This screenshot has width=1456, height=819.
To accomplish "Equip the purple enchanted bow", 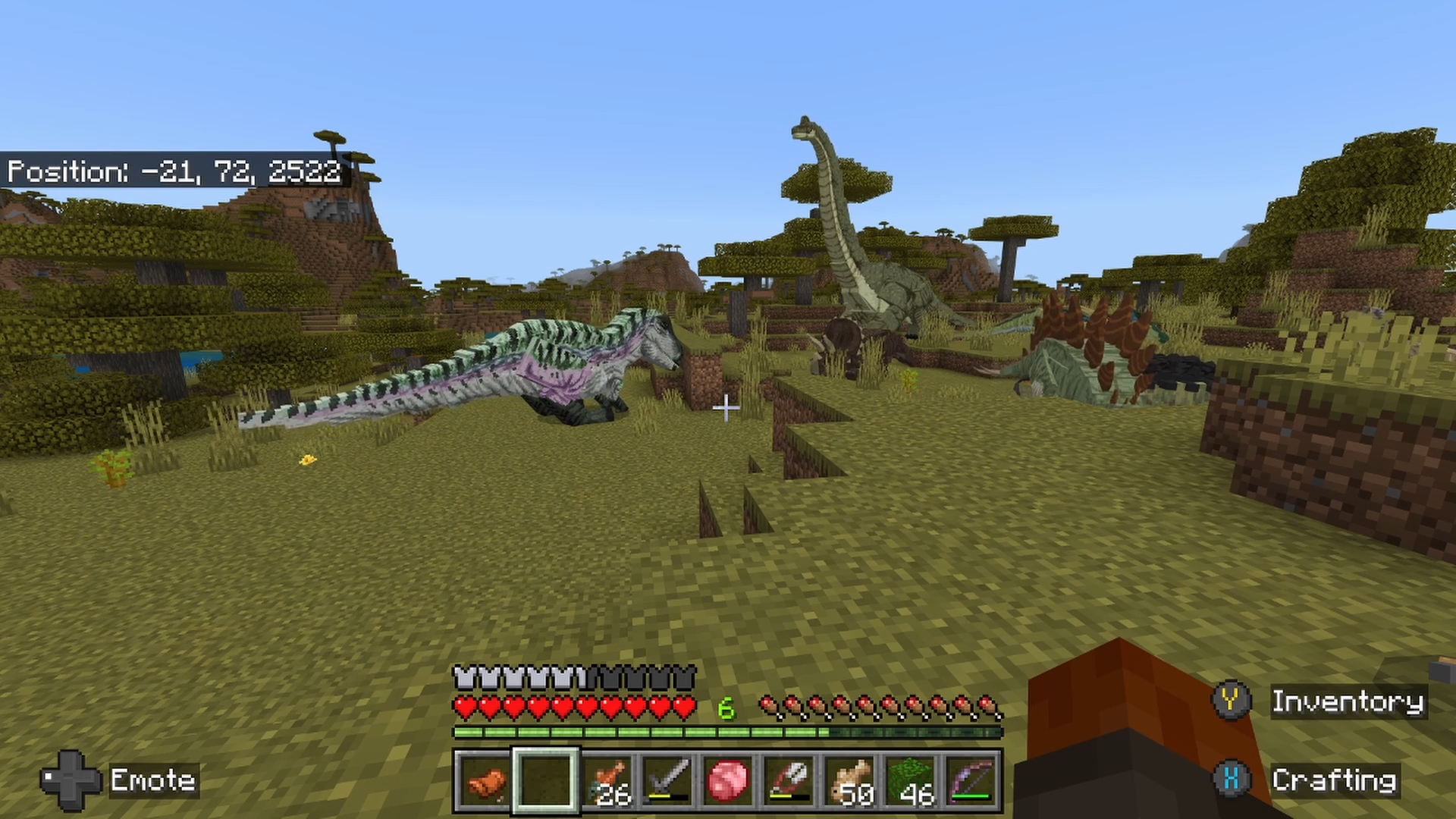I will point(971,781).
